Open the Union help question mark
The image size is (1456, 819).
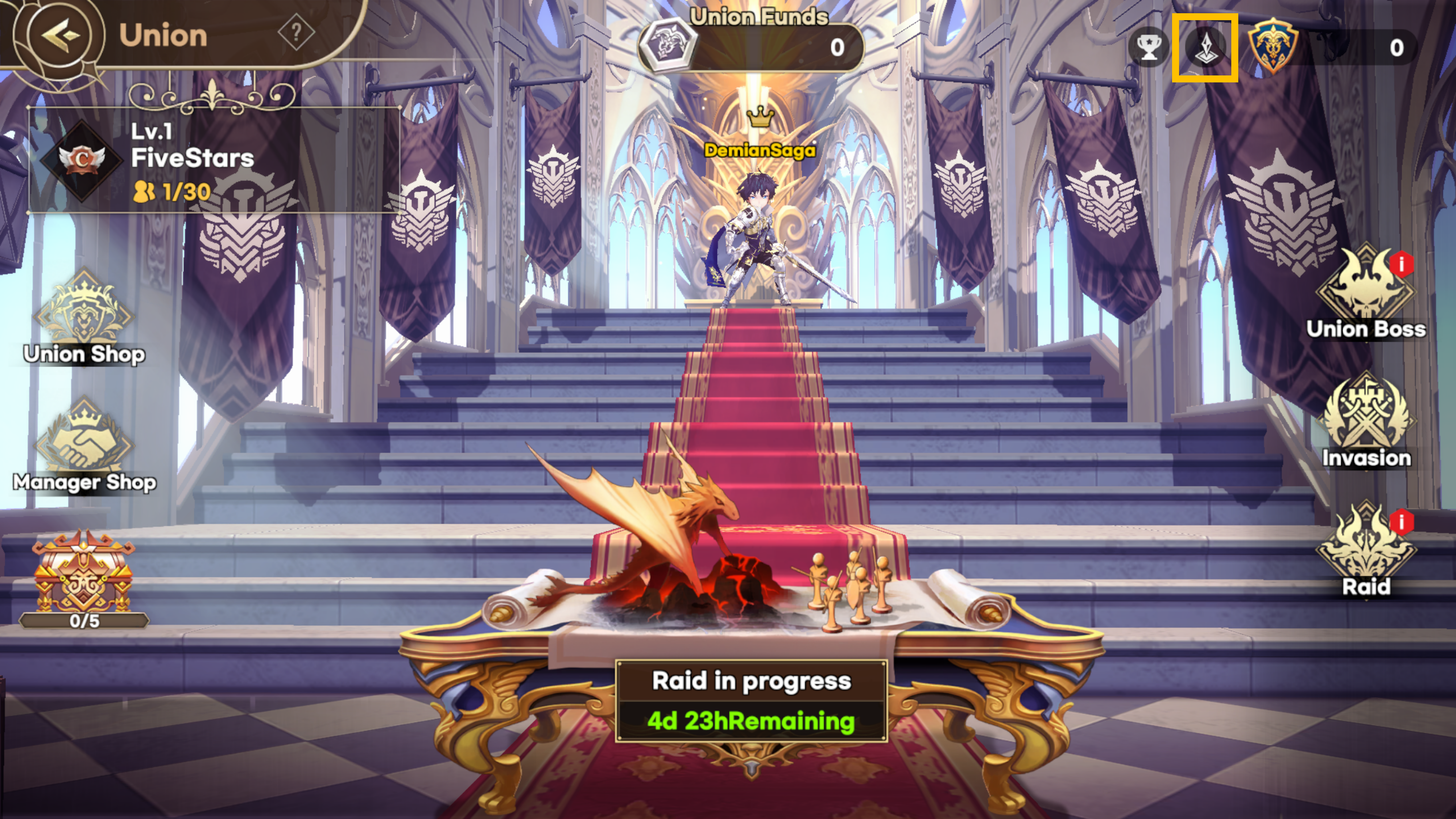pos(296,33)
